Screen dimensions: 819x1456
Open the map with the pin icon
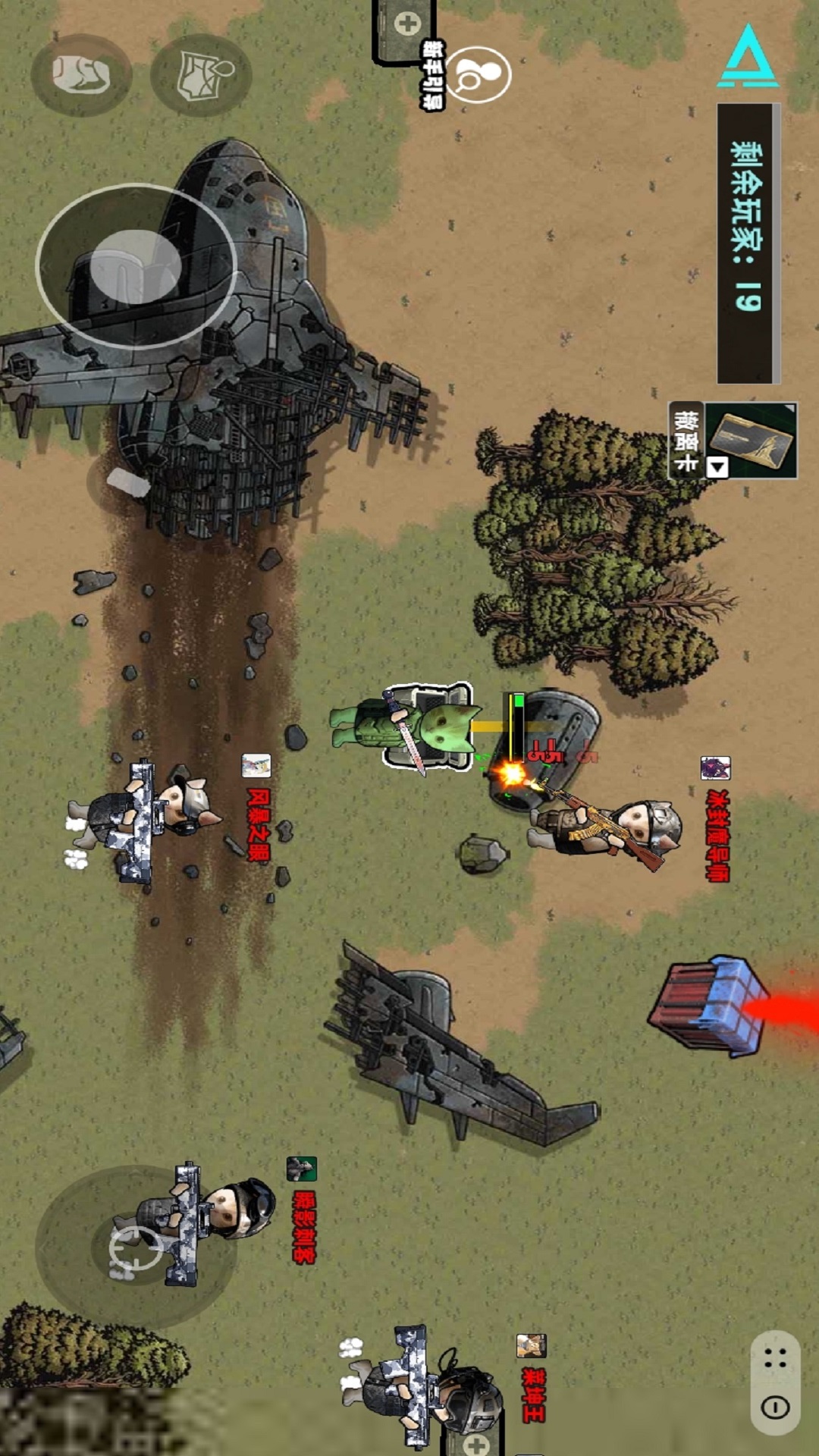coord(201,75)
